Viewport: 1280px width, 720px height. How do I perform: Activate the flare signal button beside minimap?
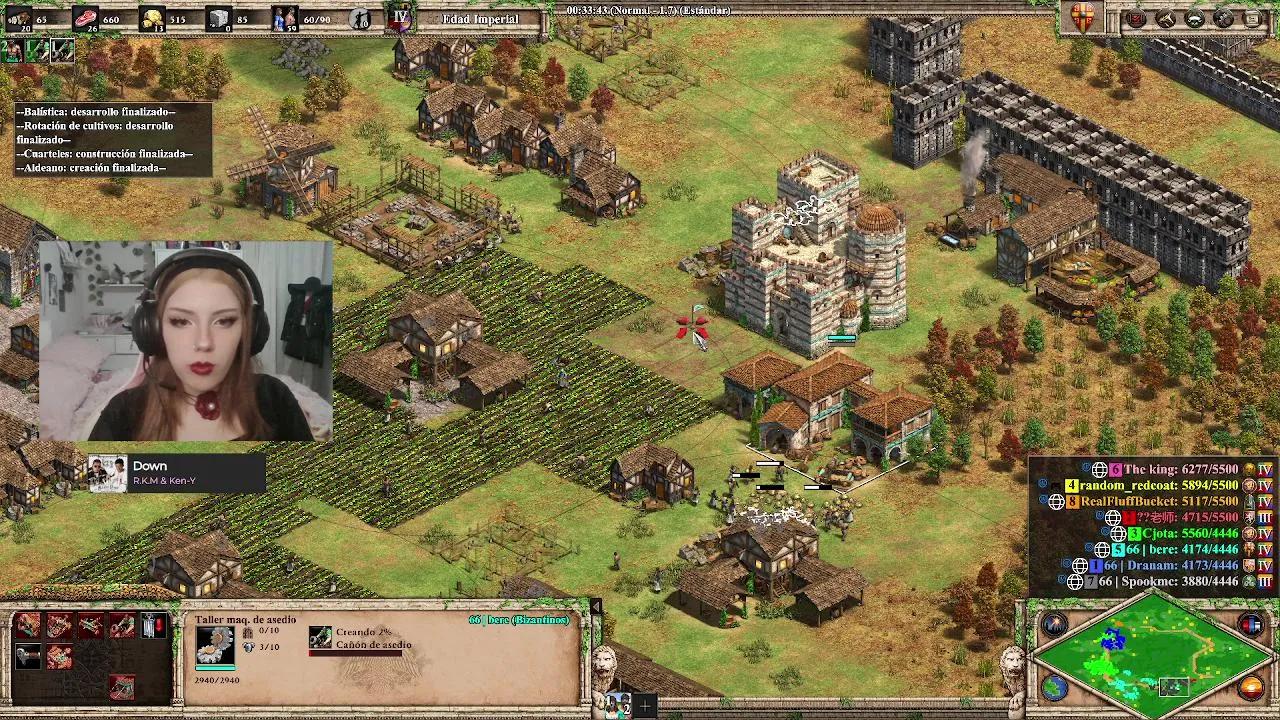click(x=1054, y=625)
